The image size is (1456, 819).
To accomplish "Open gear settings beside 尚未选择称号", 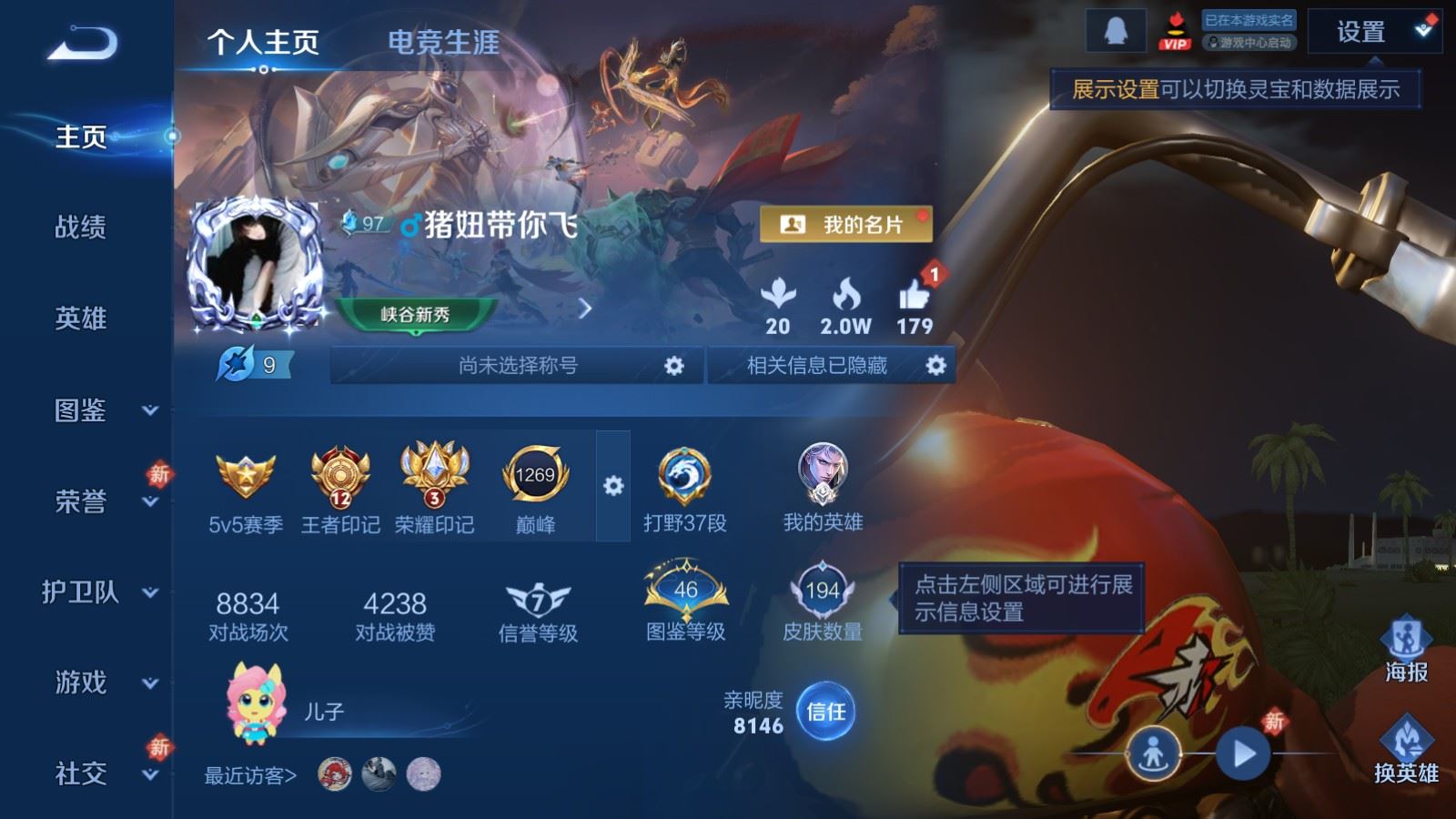I will click(x=674, y=365).
